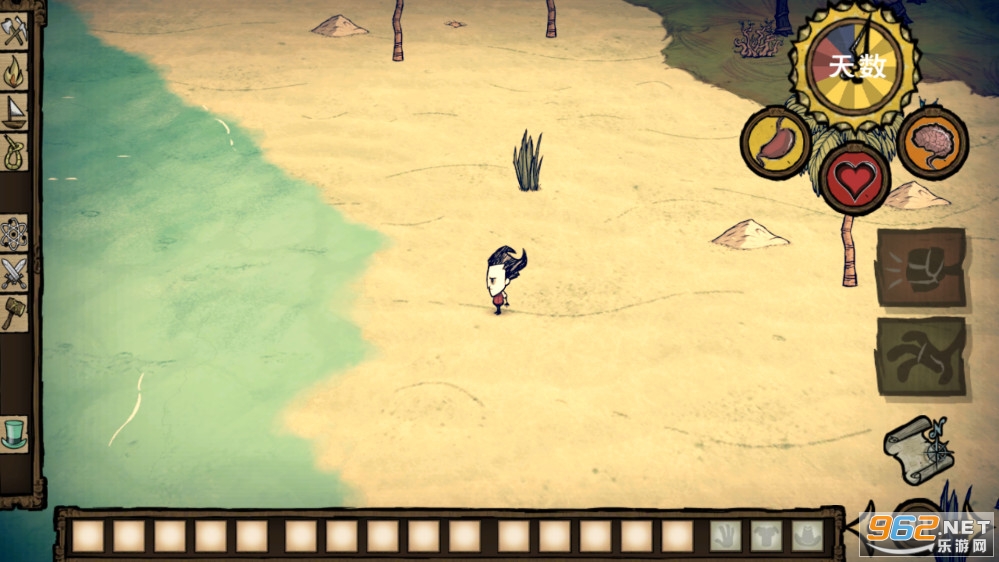Tap the grabbing hand action button

(920, 356)
